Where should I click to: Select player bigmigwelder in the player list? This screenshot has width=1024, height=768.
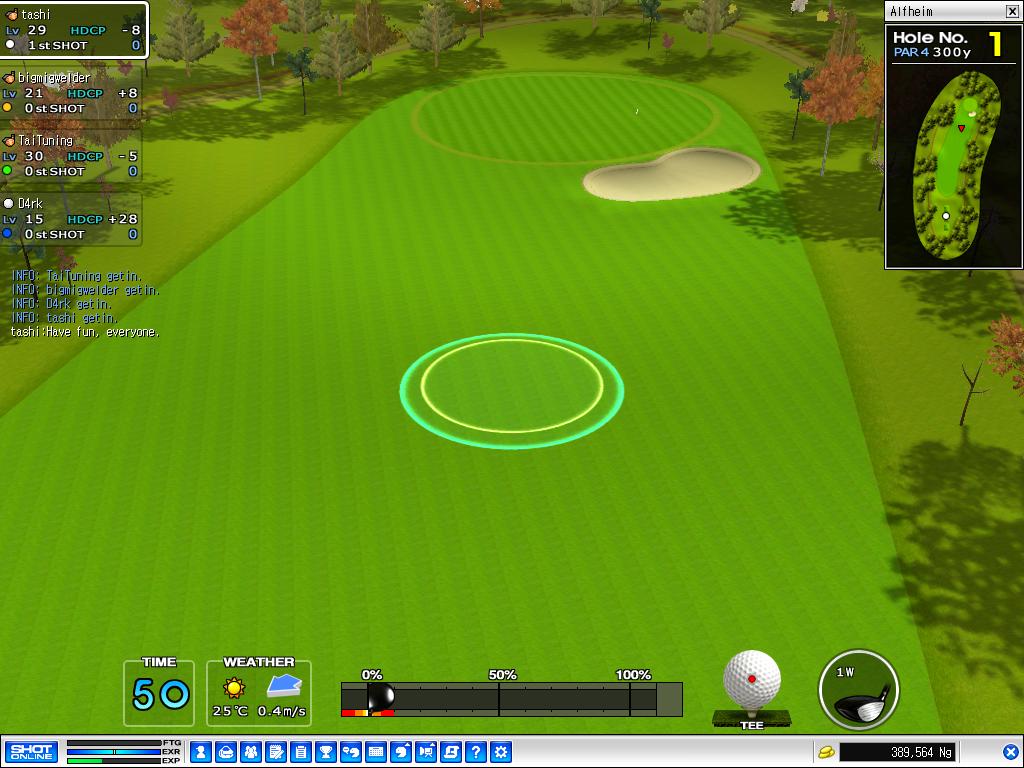click(x=70, y=93)
